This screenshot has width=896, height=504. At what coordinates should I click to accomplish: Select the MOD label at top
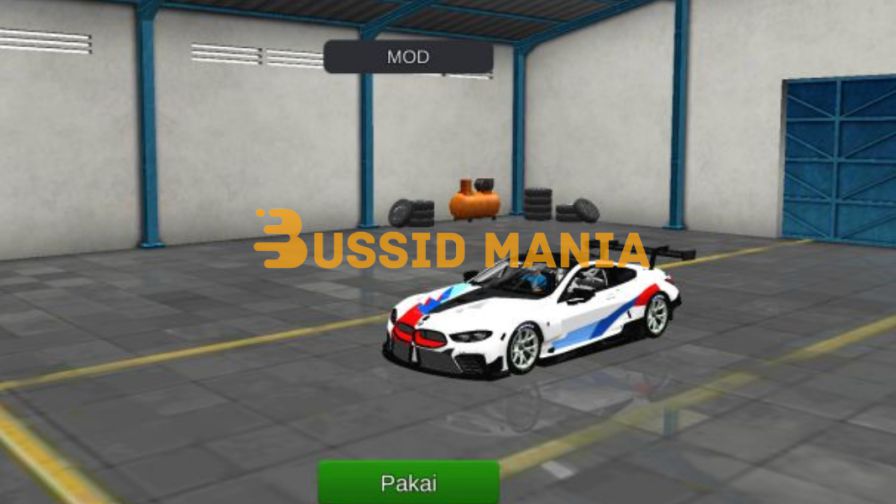408,57
